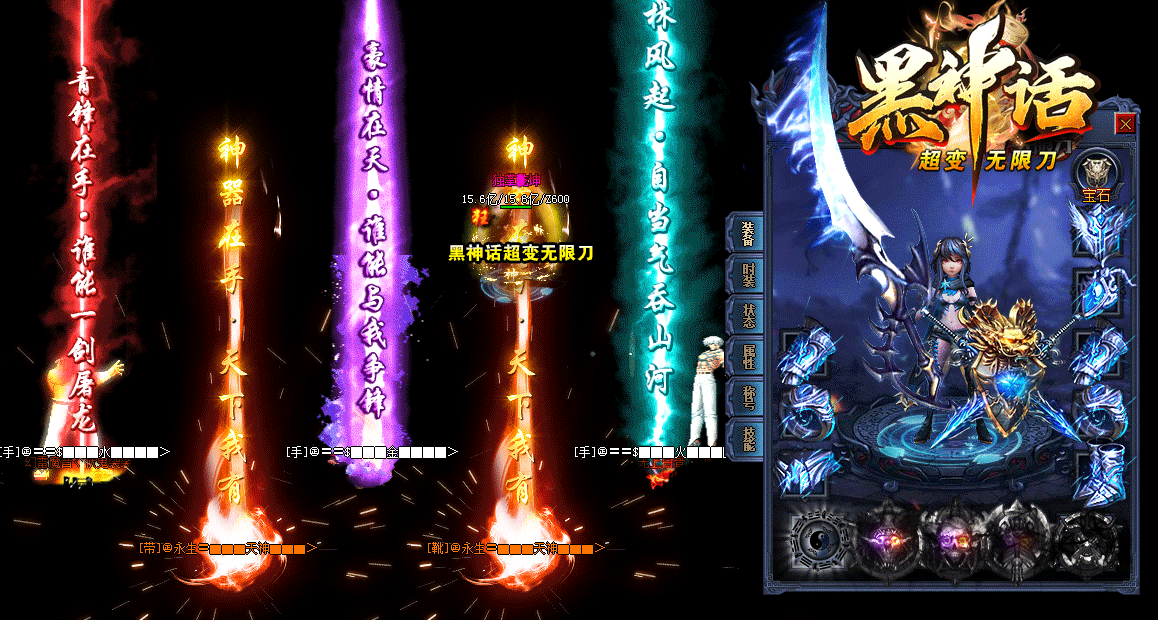The width and height of the screenshot is (1158, 620).
Task: Close the character equipment panel
Action: (1125, 124)
